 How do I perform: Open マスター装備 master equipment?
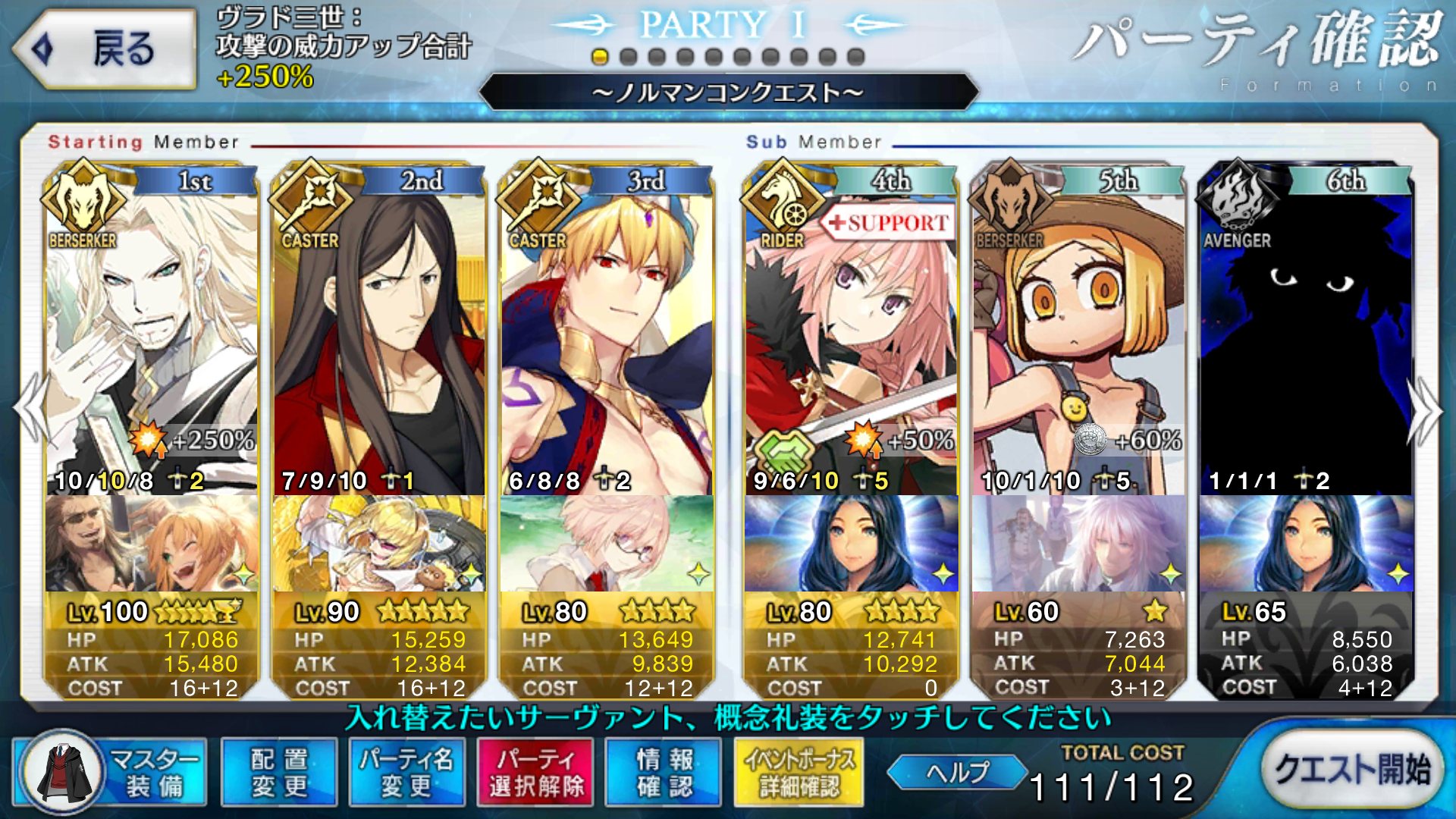(x=111, y=772)
